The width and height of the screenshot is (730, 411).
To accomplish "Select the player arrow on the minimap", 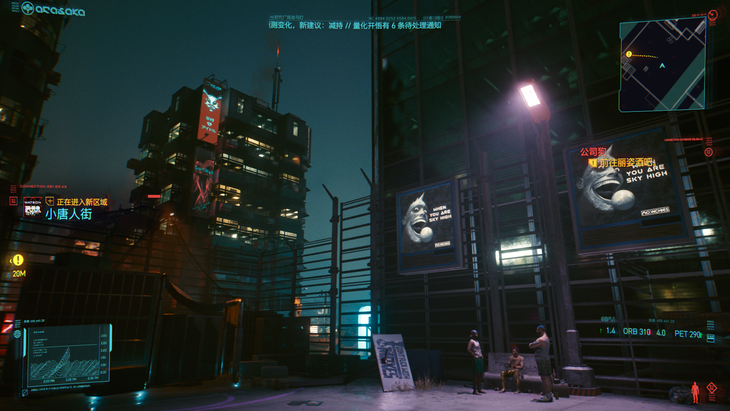I will coord(662,66).
